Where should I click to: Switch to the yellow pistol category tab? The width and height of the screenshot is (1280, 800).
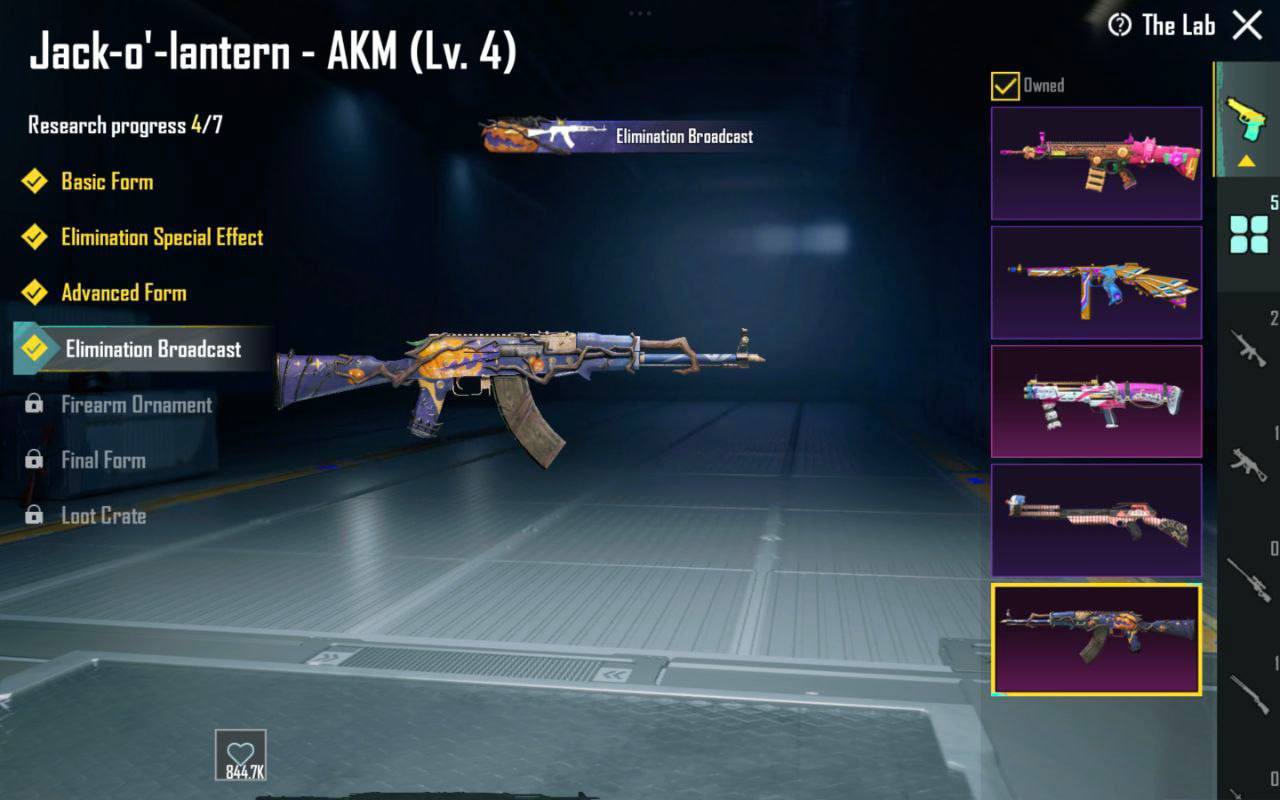tap(1247, 120)
